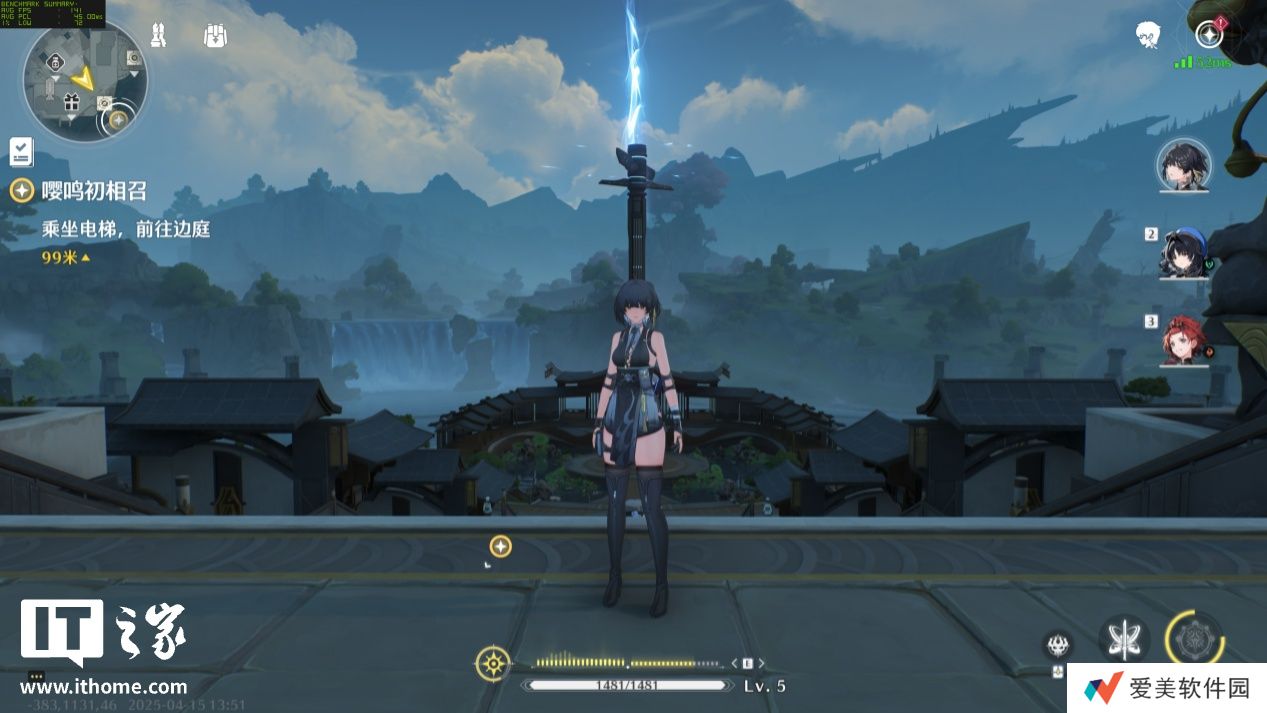Open the twin-figure icon beside the backpack
Viewport: 1267px width, 713px height.
coord(158,36)
